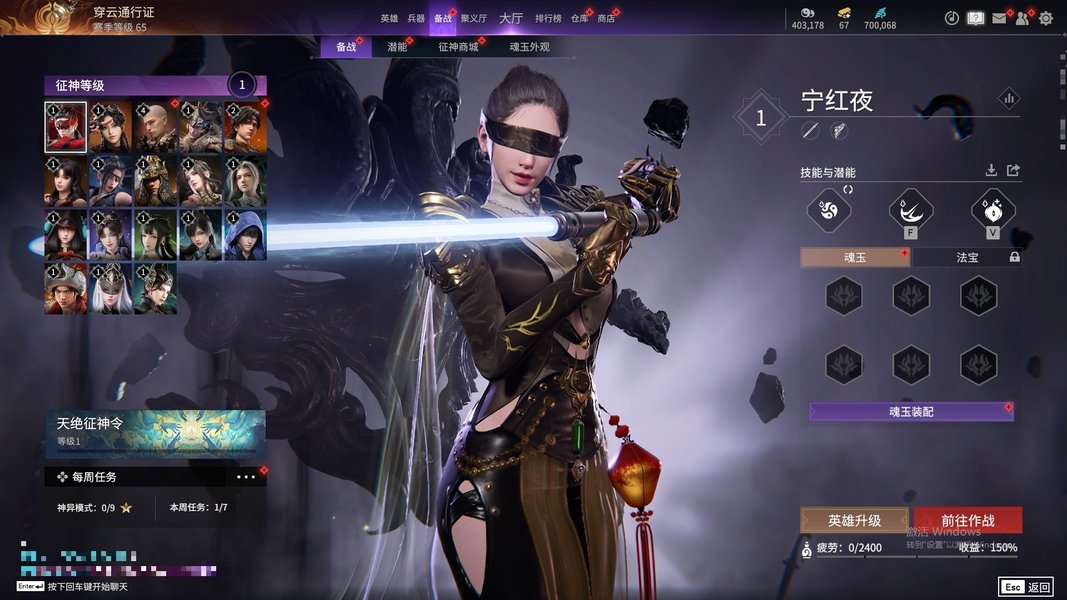Open the 天绝征神令 banner
Image resolution: width=1067 pixels, height=600 pixels.
155,432
